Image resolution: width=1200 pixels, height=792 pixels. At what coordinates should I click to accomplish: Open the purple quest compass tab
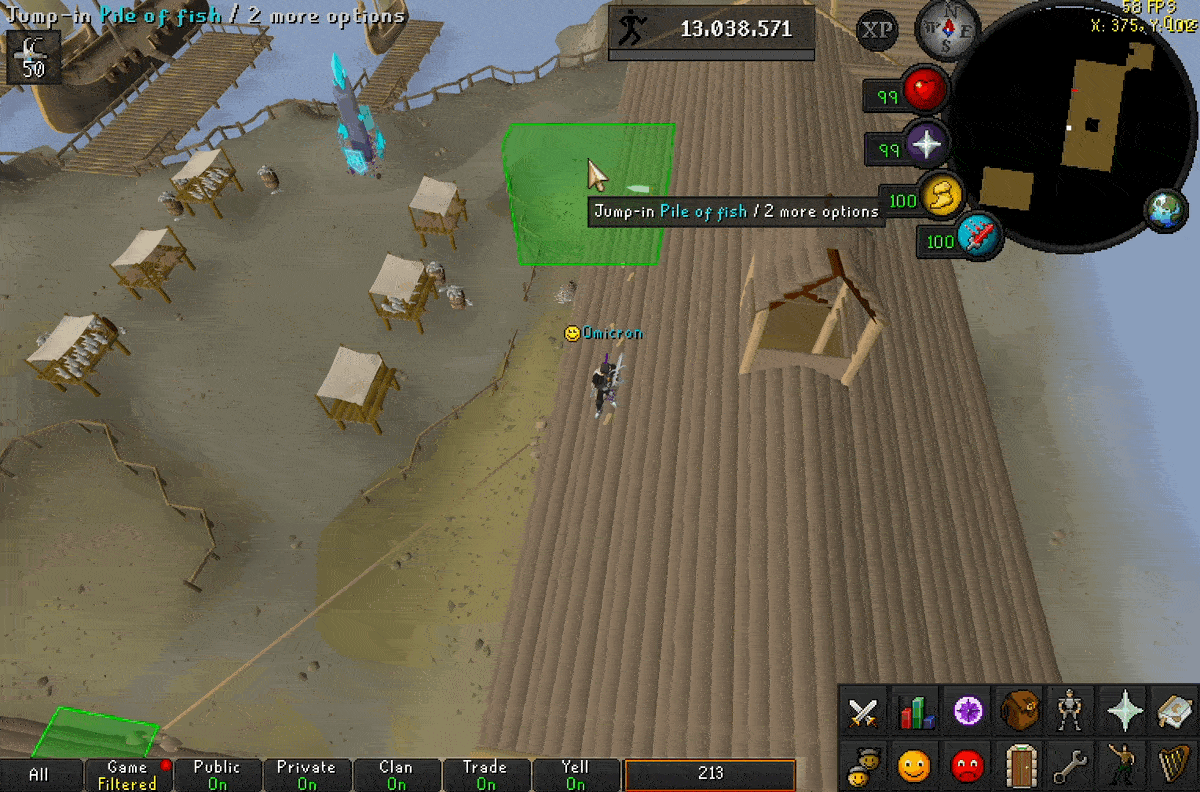(x=968, y=712)
